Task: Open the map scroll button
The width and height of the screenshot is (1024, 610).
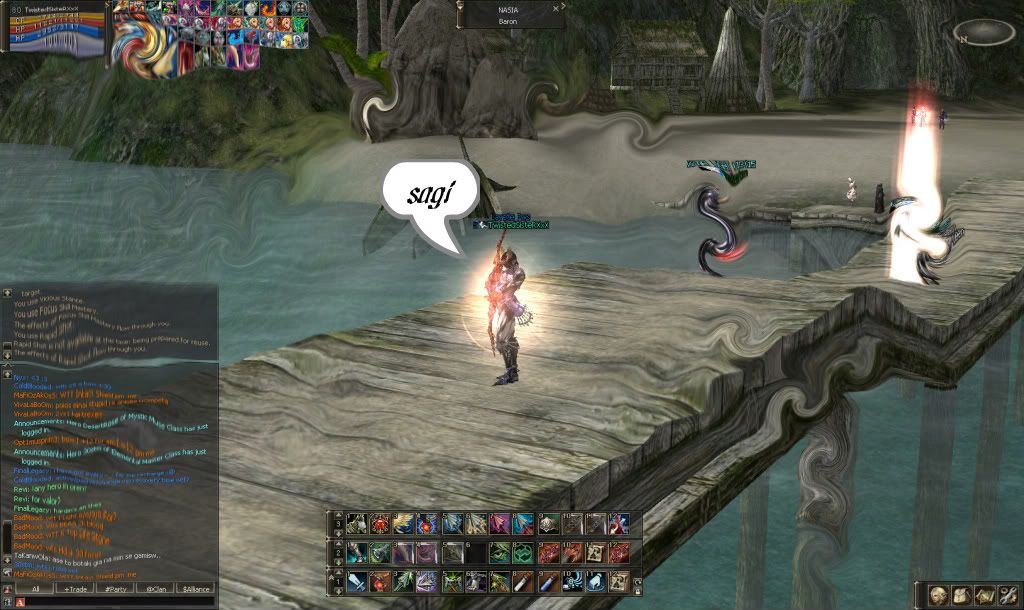Action: tap(984, 594)
